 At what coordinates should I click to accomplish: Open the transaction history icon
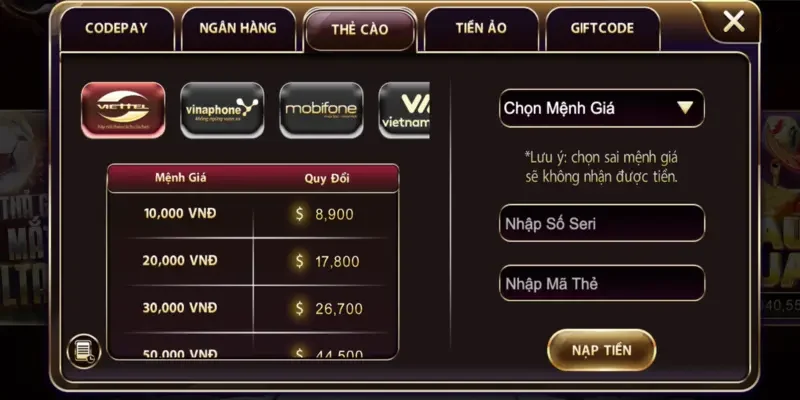point(83,350)
